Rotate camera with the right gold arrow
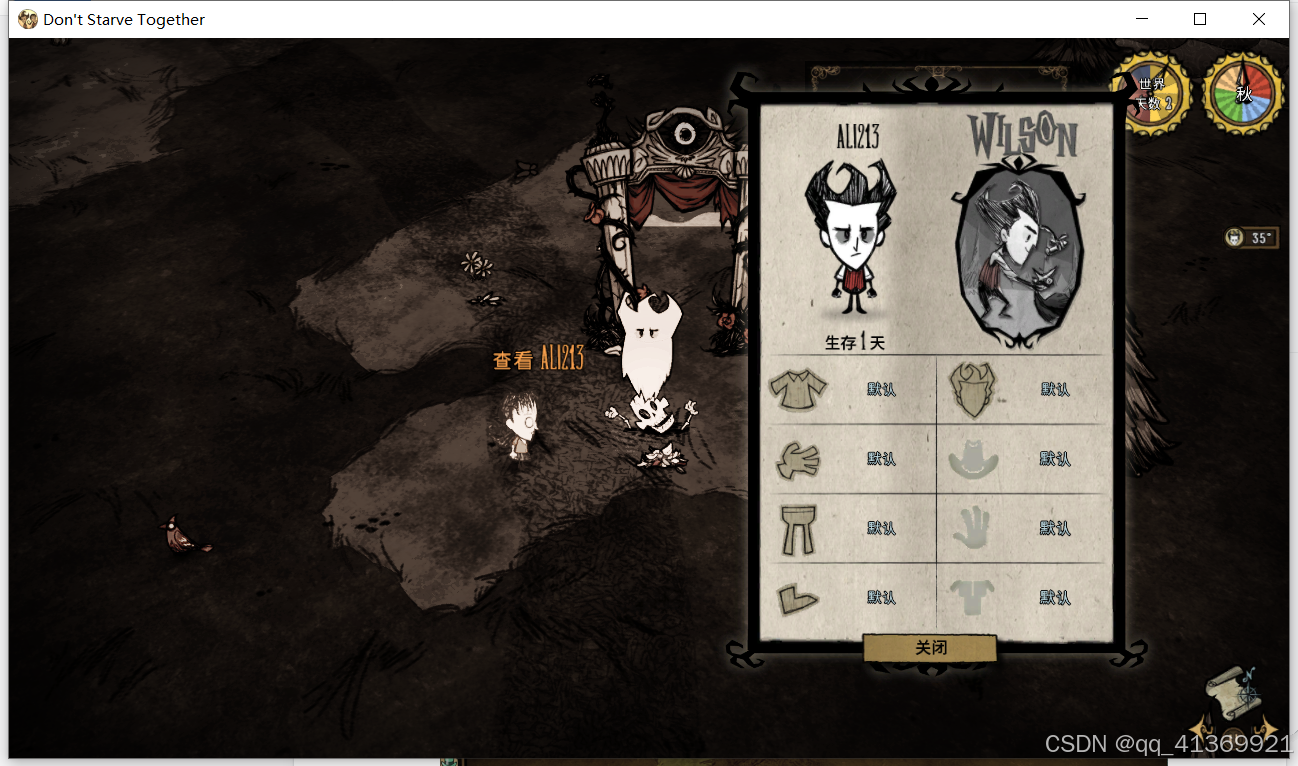This screenshot has height=766, width=1298. 1266,729
